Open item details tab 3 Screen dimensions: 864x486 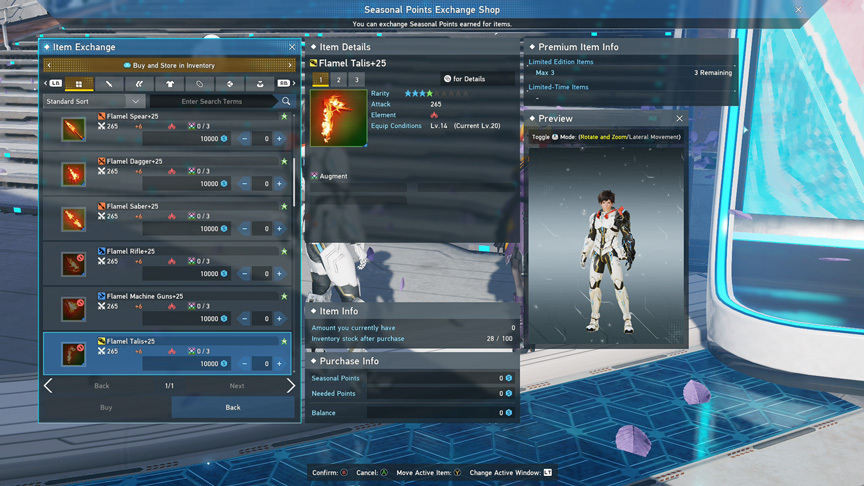356,80
